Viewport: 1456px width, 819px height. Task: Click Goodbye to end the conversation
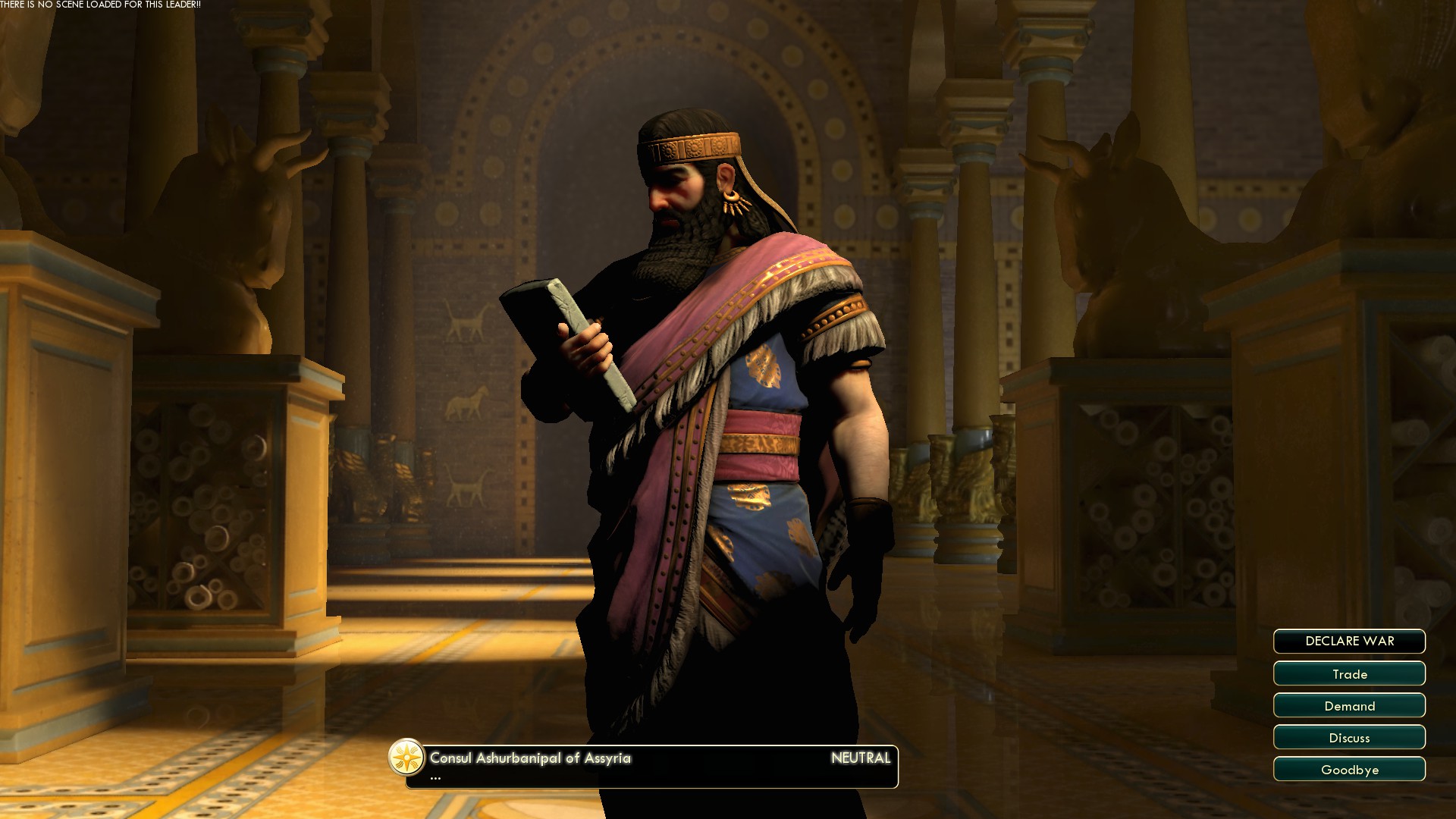(x=1349, y=769)
